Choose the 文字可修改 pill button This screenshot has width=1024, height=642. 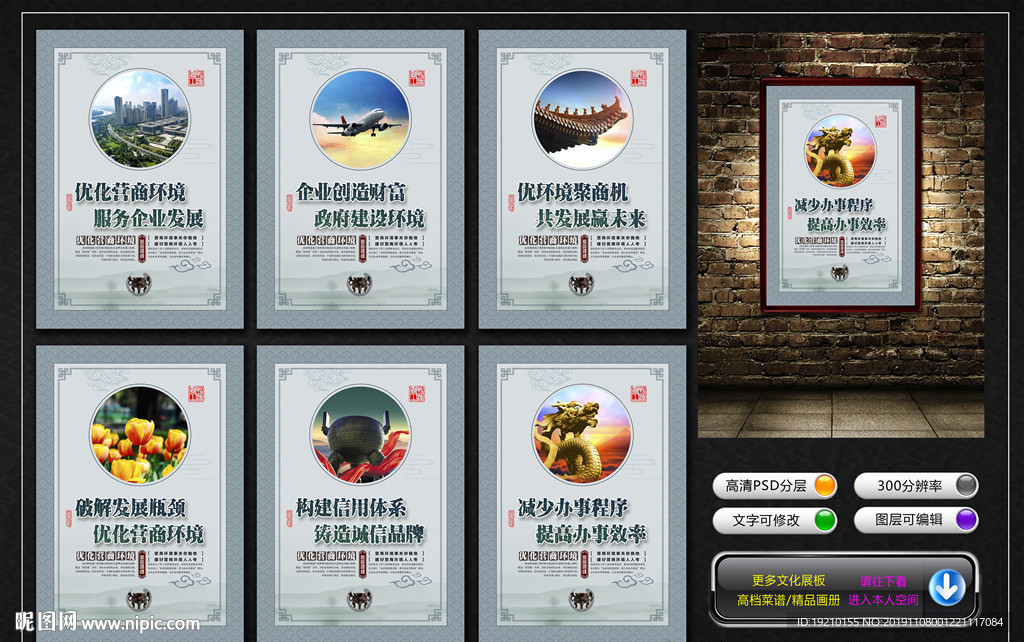tap(775, 520)
